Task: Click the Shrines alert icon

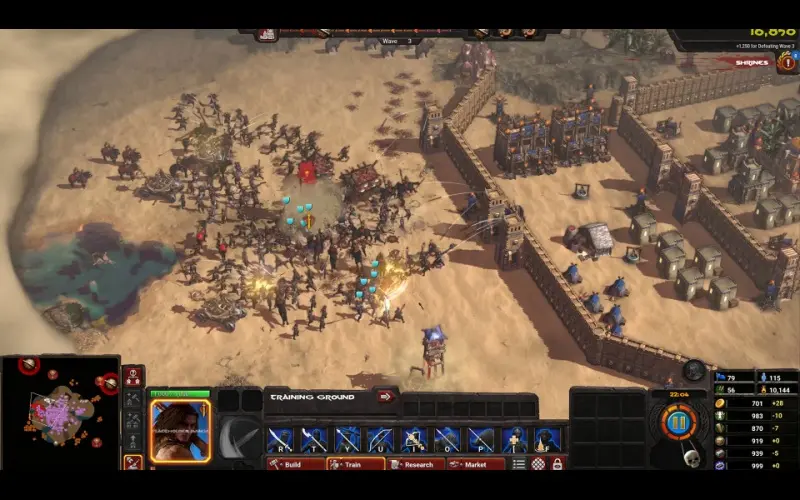Action: point(786,62)
